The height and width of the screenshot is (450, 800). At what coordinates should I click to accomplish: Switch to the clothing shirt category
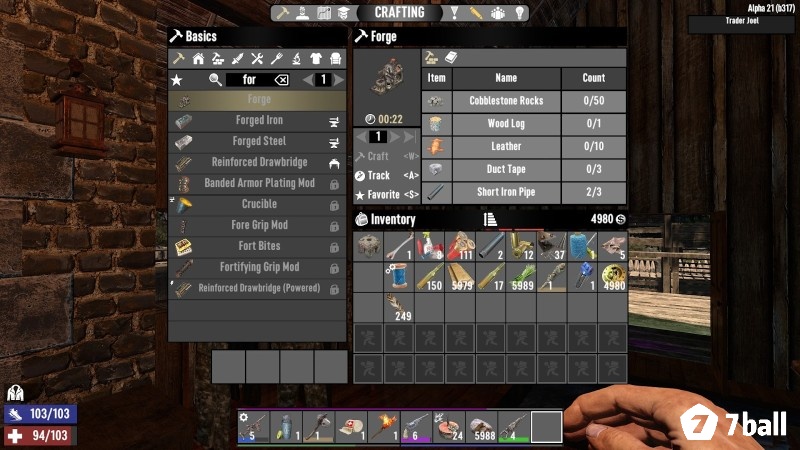coord(316,59)
